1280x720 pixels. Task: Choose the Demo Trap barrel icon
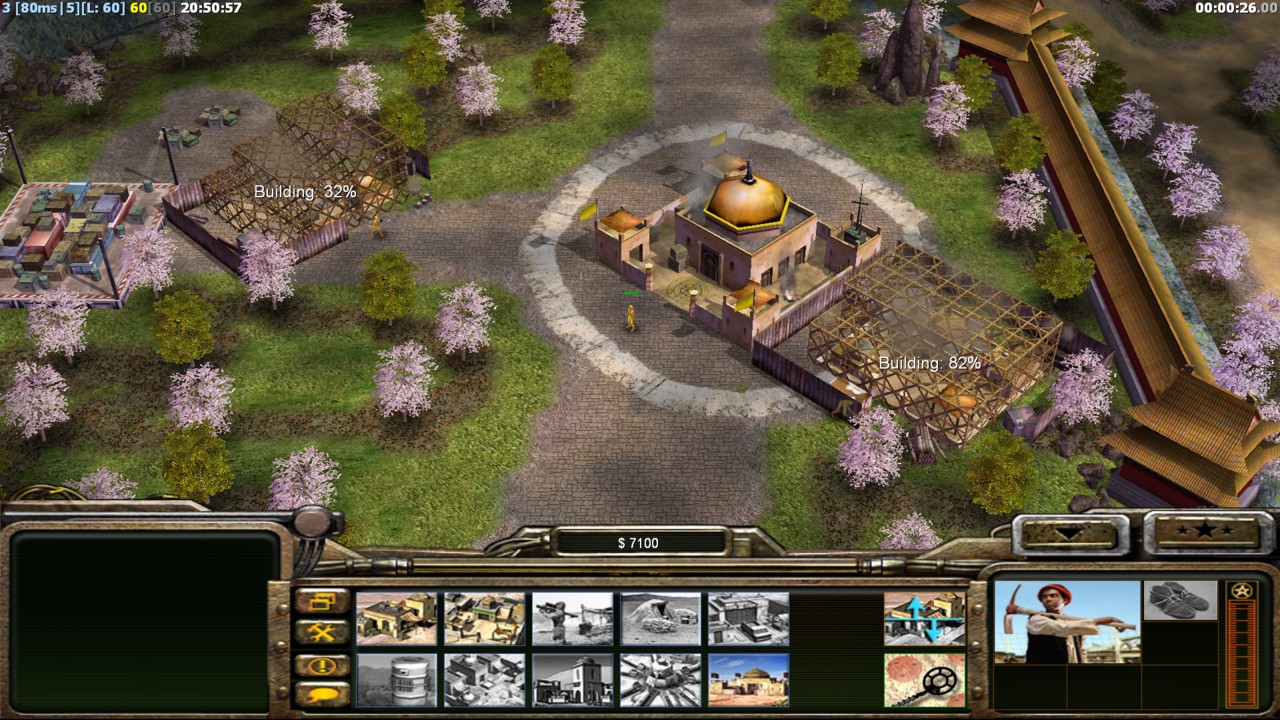pos(396,680)
